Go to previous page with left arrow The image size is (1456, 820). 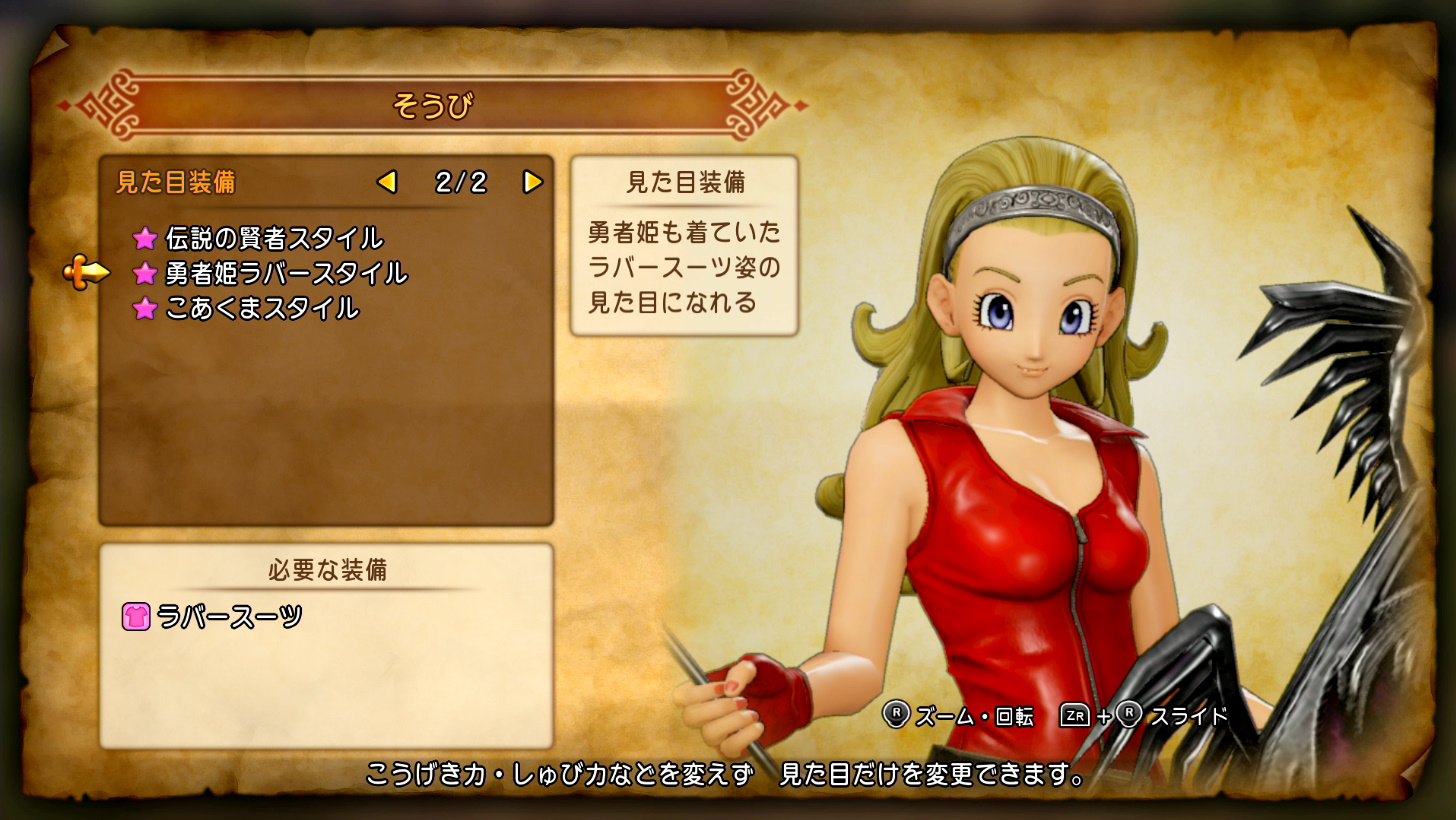tap(387, 182)
